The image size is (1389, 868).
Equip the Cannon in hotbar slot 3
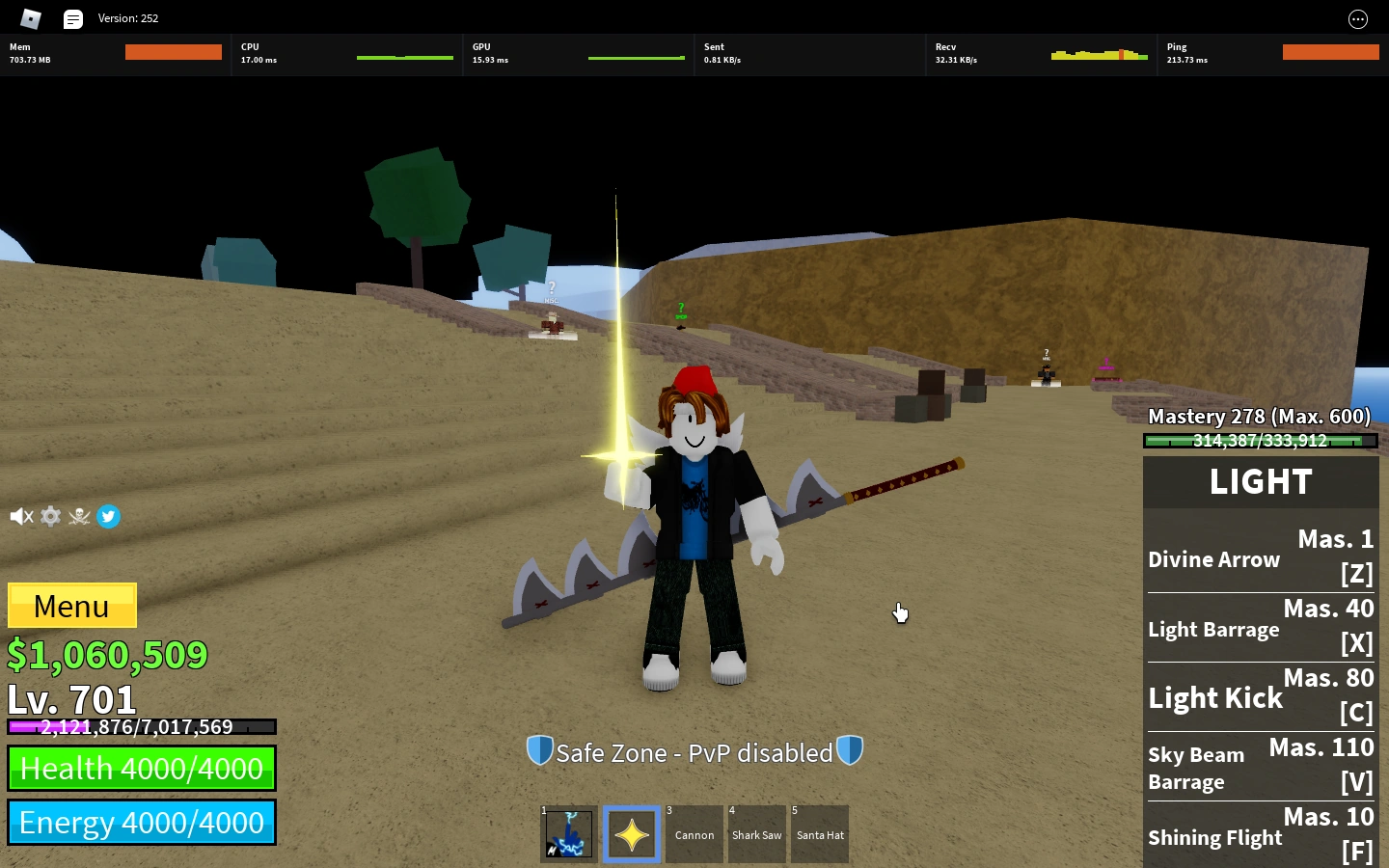coord(694,833)
